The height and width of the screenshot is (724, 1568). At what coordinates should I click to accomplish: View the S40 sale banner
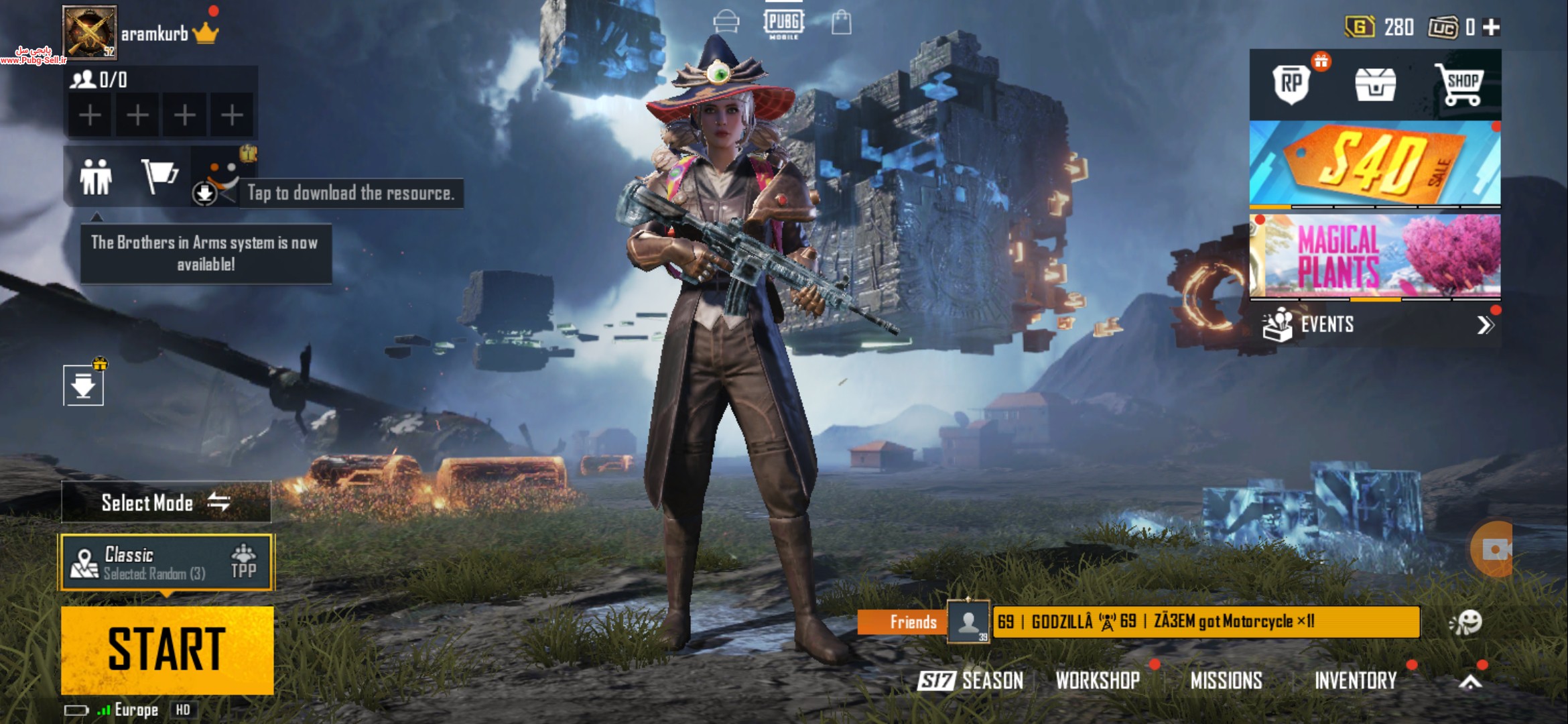(x=1374, y=163)
